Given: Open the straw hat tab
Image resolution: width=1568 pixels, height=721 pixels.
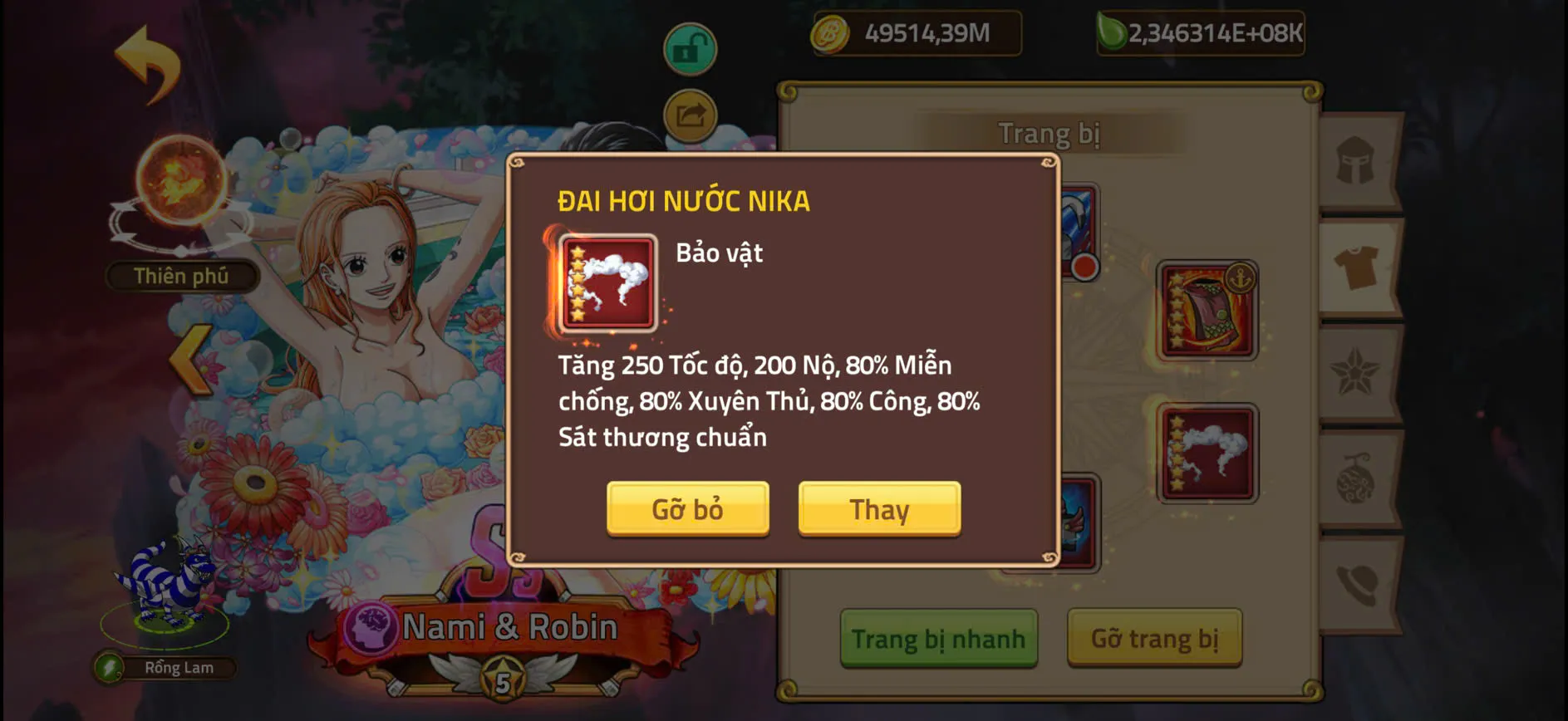Looking at the screenshot, I should click(x=1356, y=585).
